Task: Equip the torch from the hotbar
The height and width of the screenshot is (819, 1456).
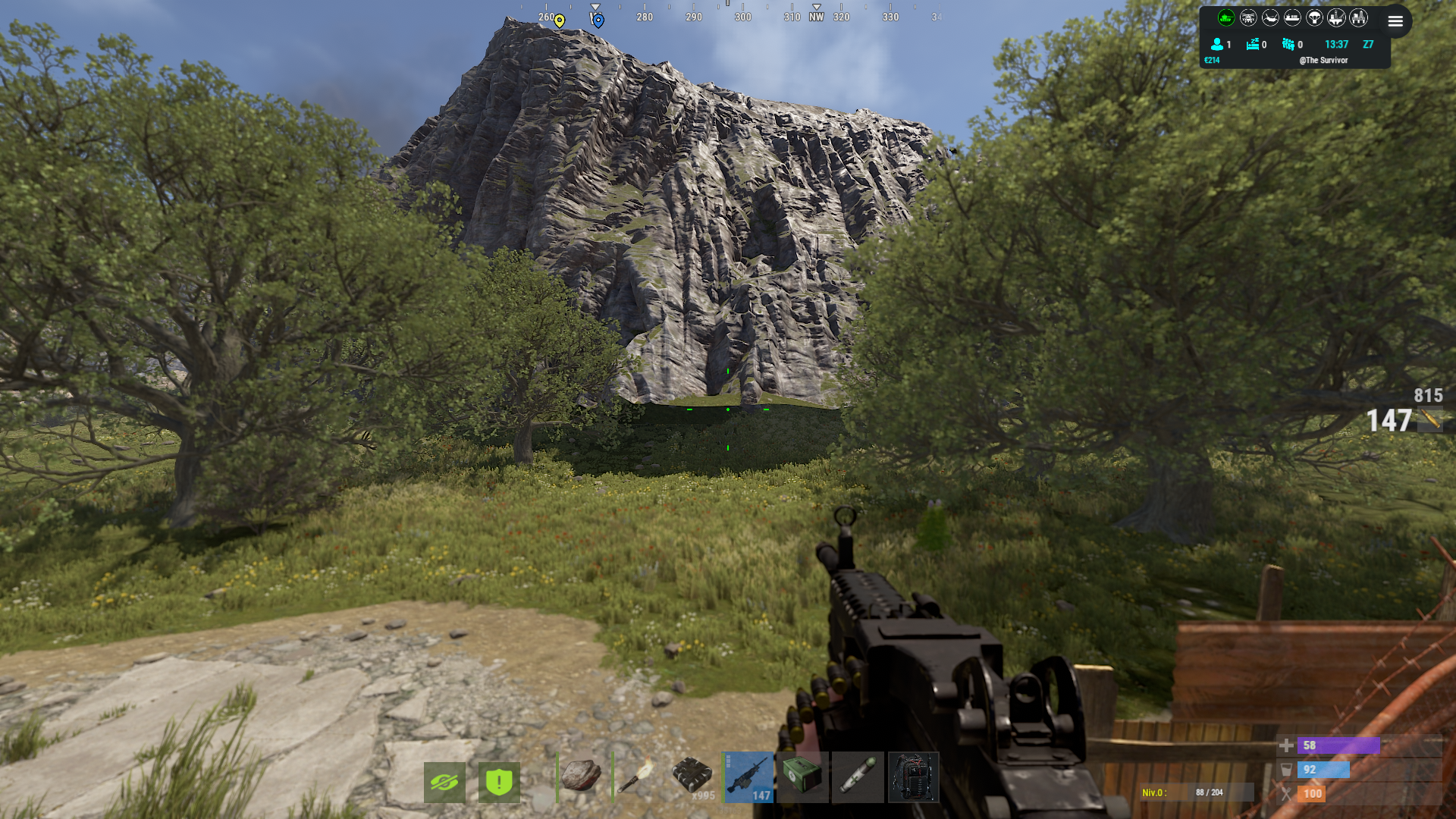Action: click(636, 777)
